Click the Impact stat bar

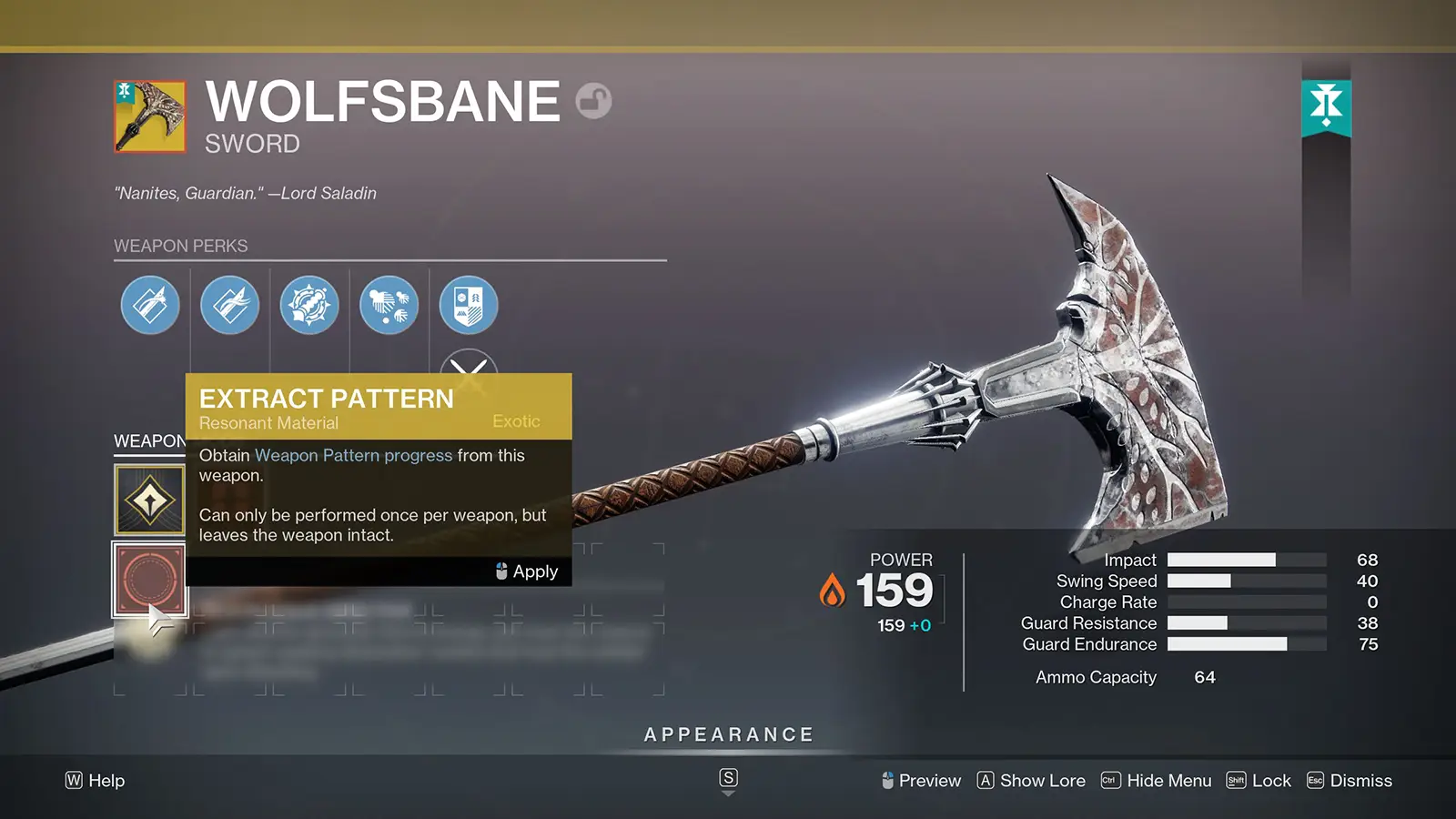click(1245, 561)
